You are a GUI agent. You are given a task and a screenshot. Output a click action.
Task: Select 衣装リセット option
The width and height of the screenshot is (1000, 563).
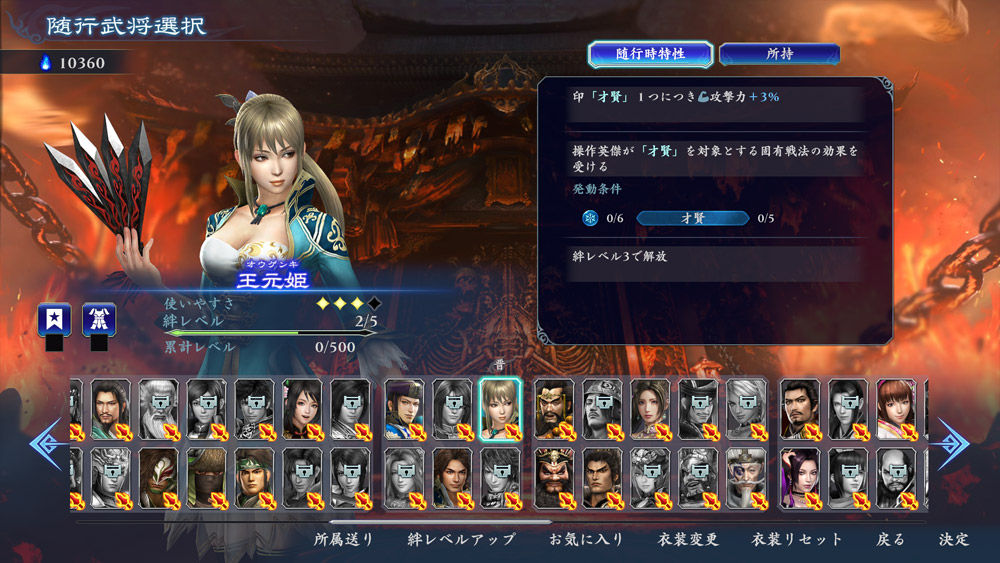click(x=797, y=539)
